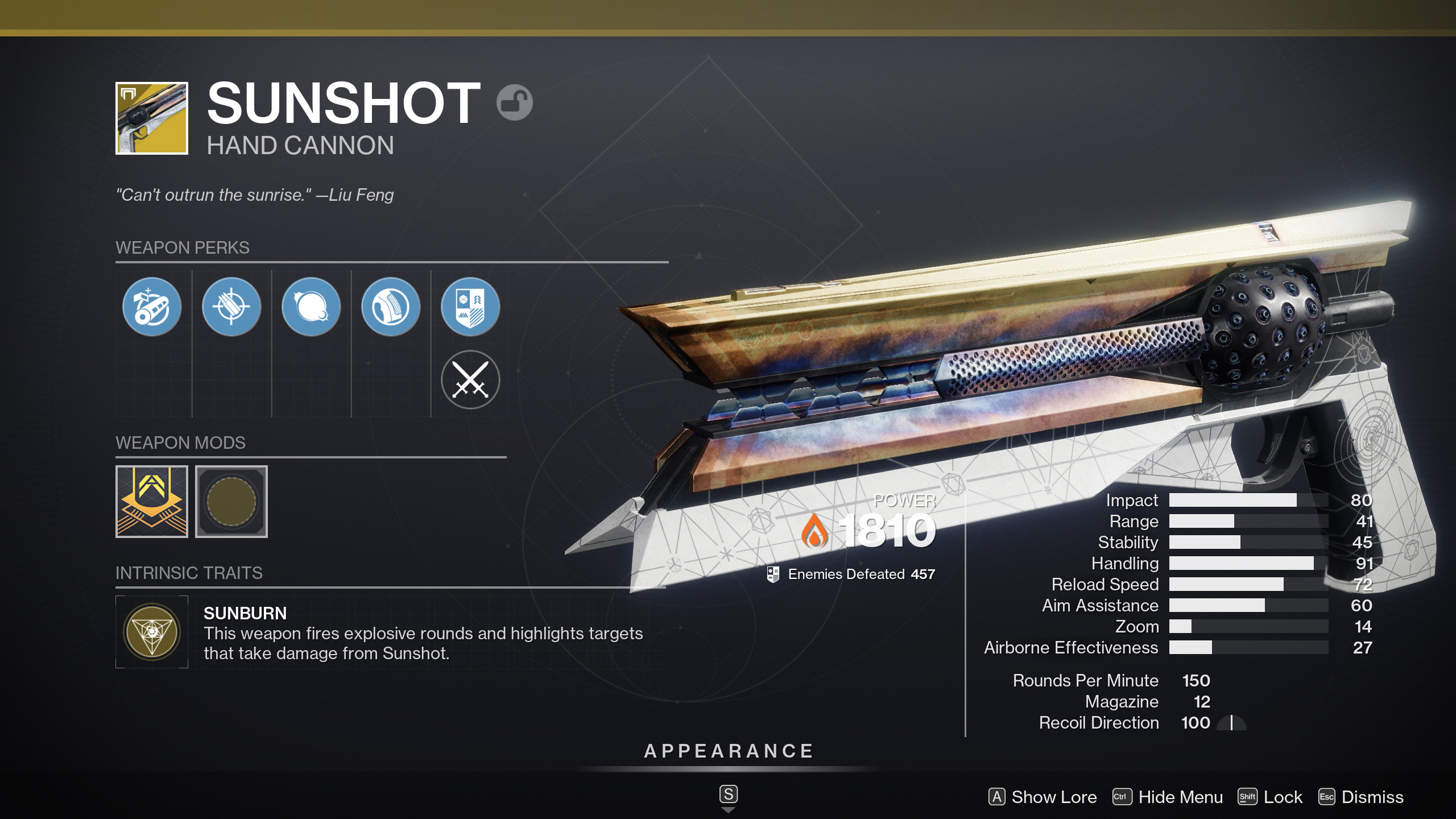Select the empty weapon mod slot
The width and height of the screenshot is (1456, 819).
pyautogui.click(x=231, y=501)
